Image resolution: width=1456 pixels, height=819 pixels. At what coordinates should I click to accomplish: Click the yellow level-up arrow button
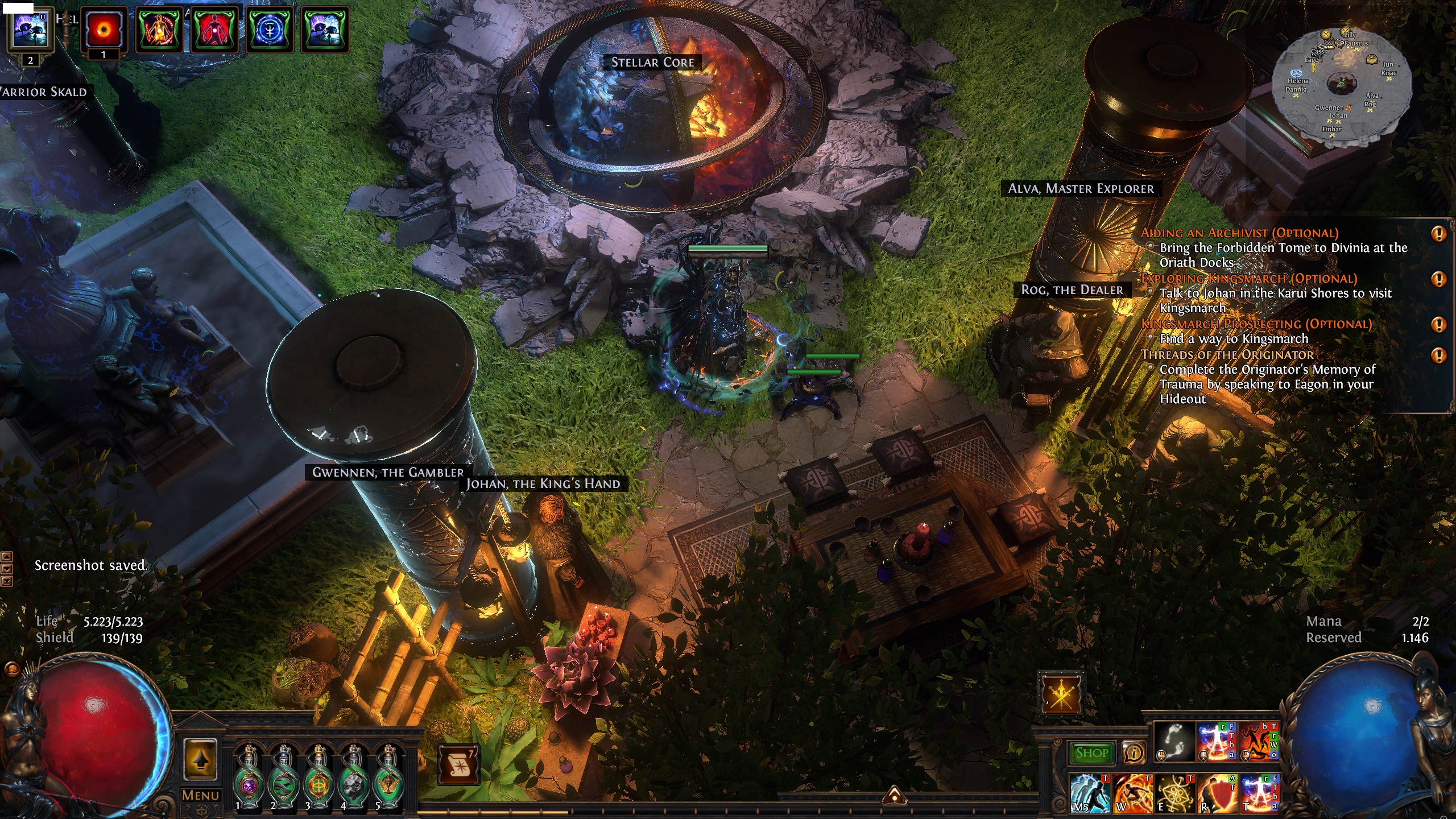[x=200, y=760]
